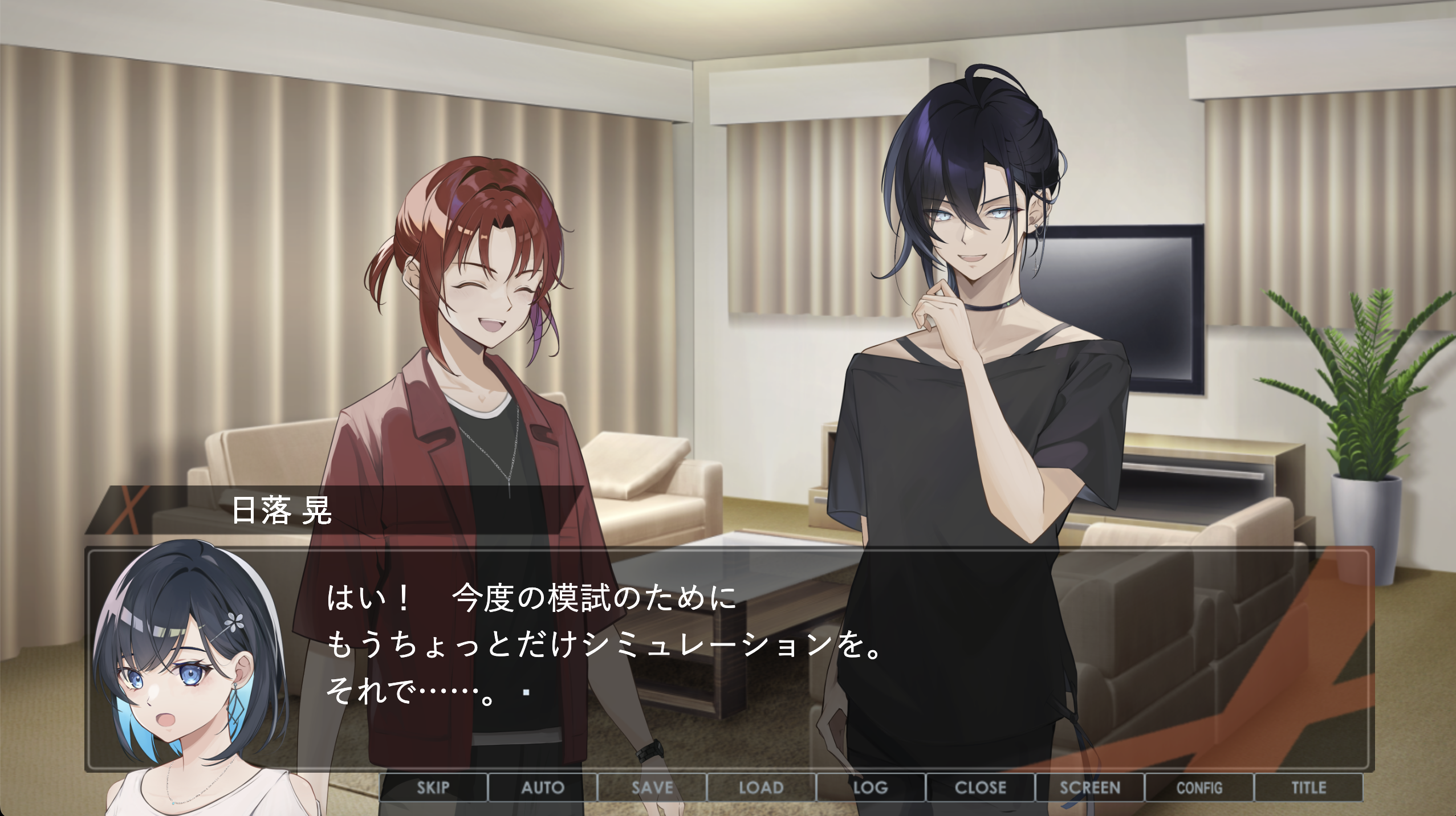Open the SAVE menu
1456x816 pixels.
(x=652, y=788)
